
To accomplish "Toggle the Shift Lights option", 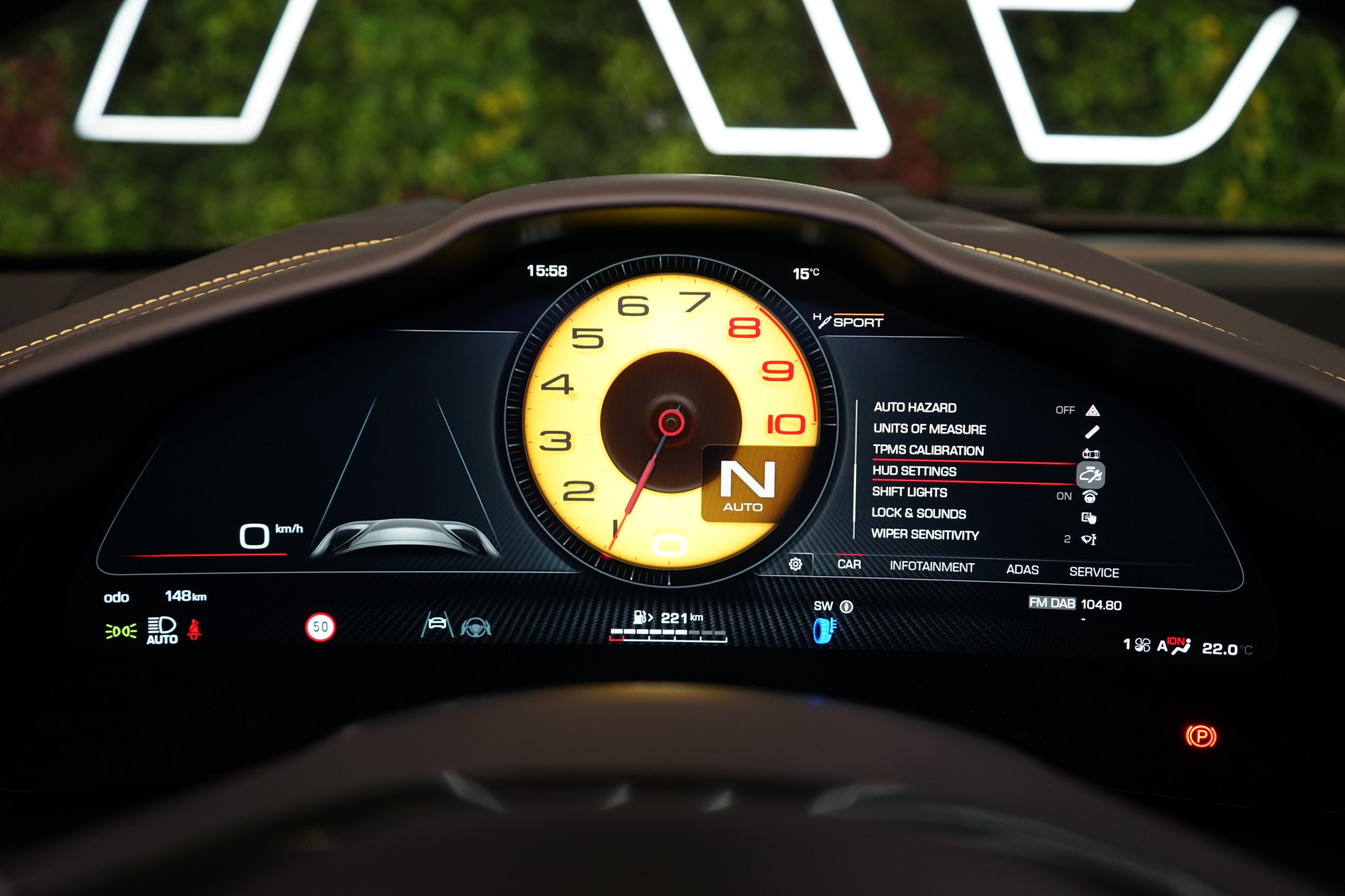I will [x=909, y=492].
